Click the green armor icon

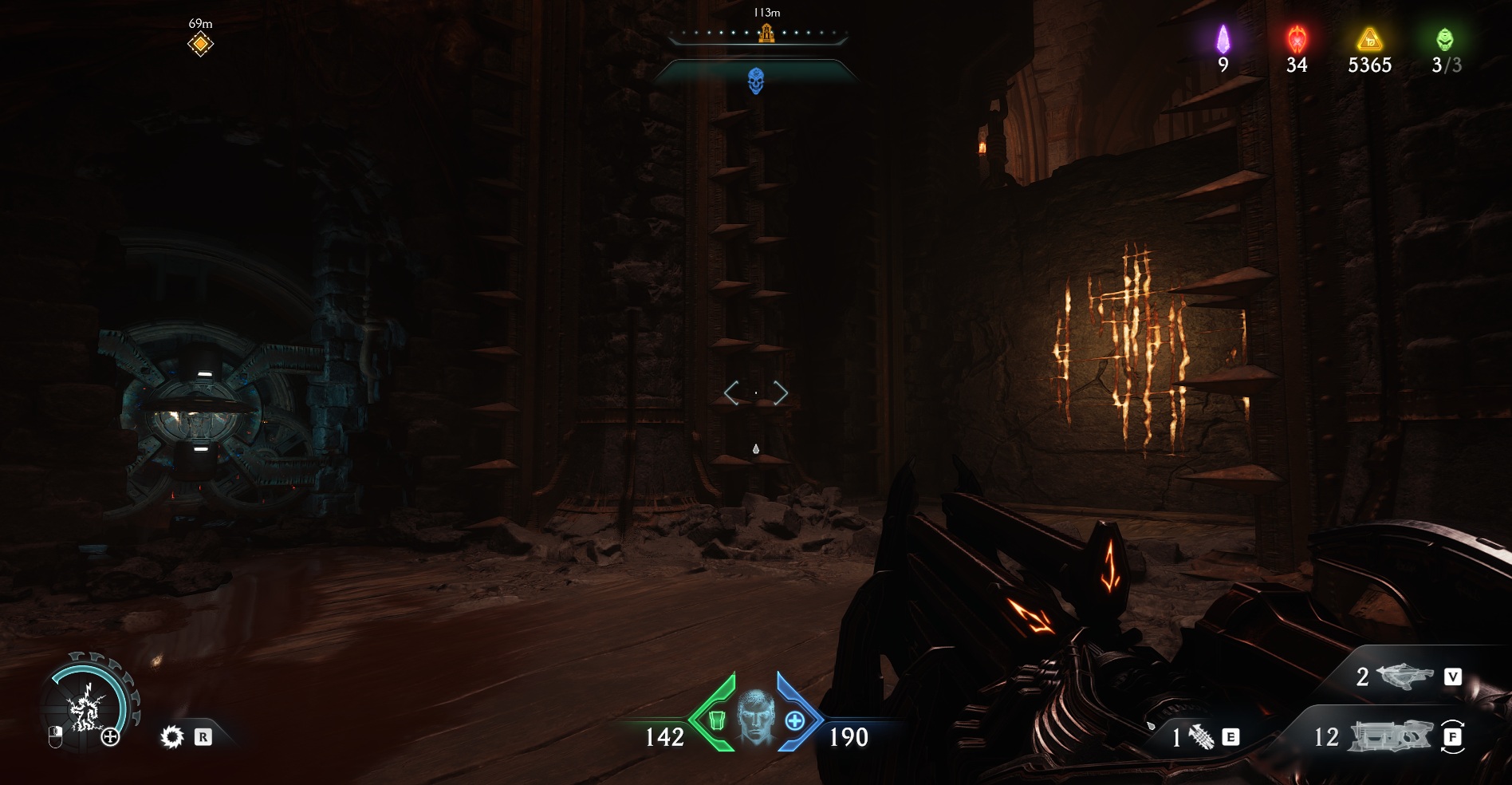pyautogui.click(x=717, y=721)
